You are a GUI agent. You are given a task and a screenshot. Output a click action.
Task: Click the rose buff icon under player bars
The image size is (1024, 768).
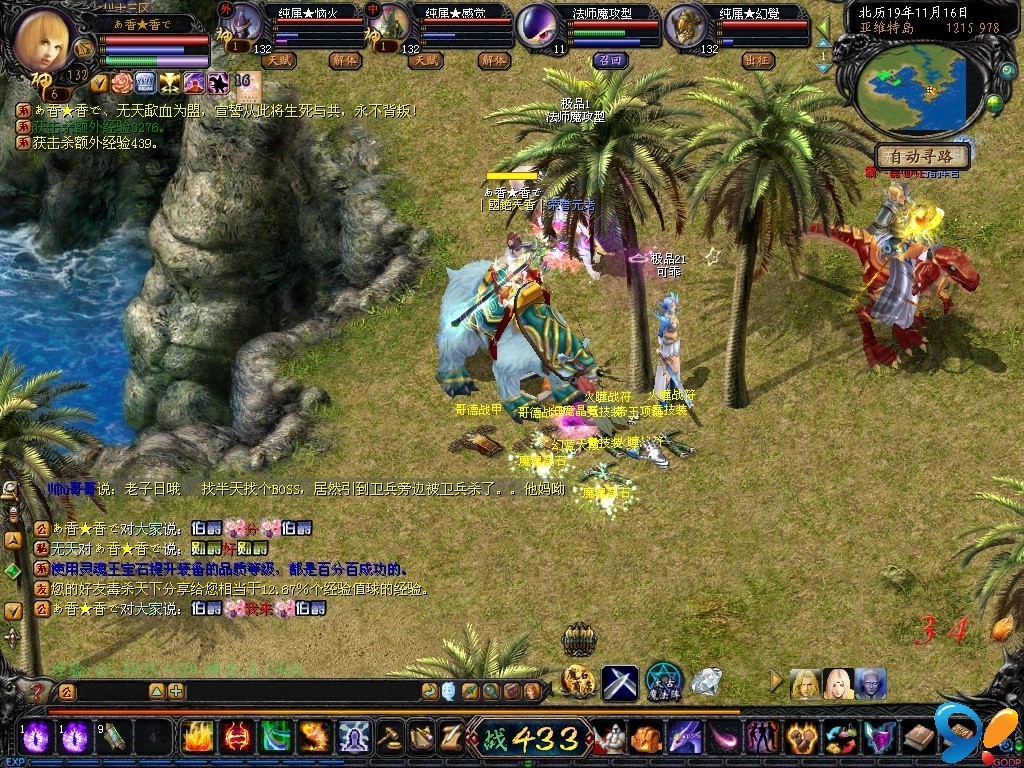pyautogui.click(x=122, y=82)
